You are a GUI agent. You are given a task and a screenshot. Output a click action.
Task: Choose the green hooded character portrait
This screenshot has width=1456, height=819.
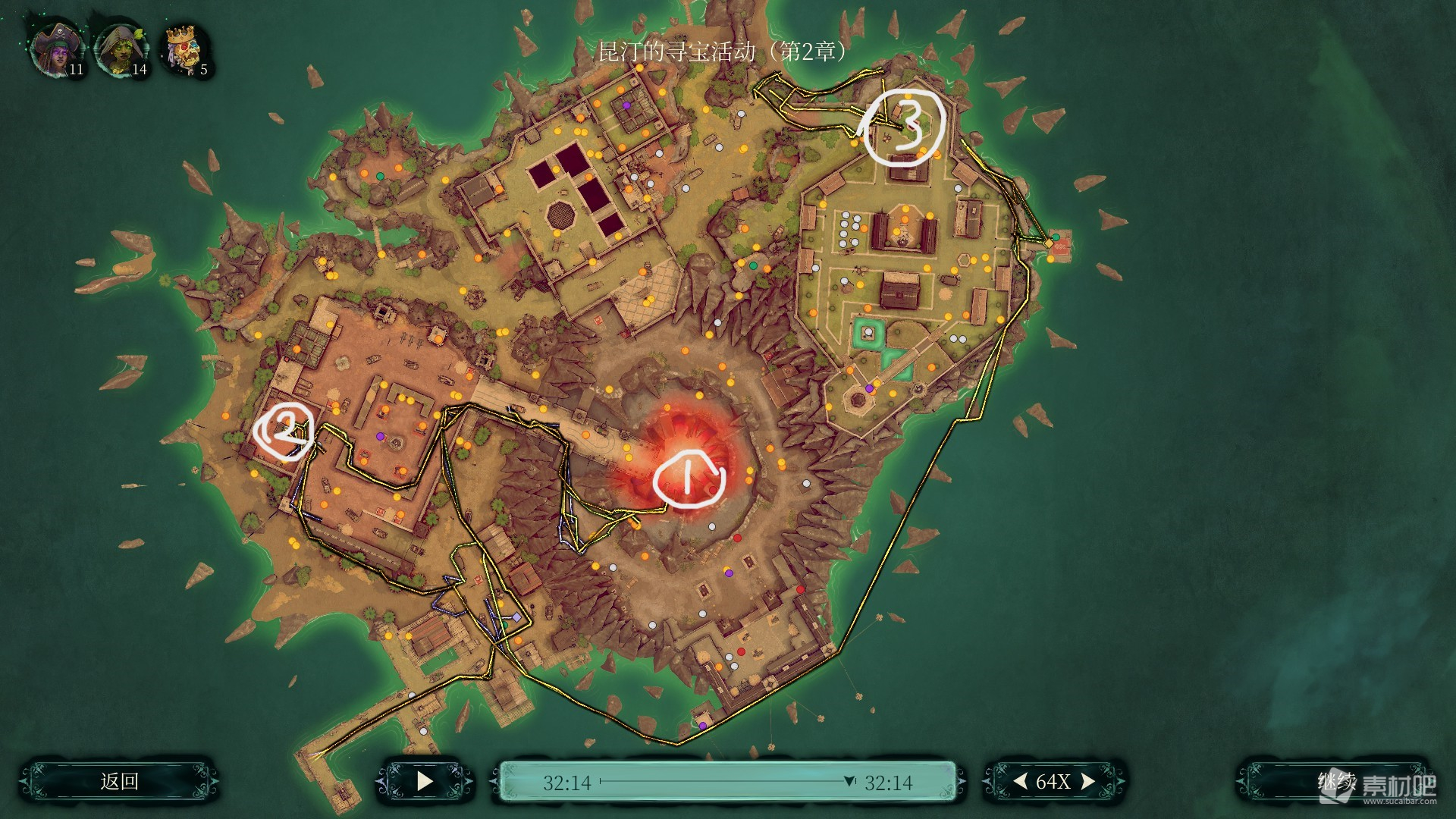pyautogui.click(x=119, y=50)
